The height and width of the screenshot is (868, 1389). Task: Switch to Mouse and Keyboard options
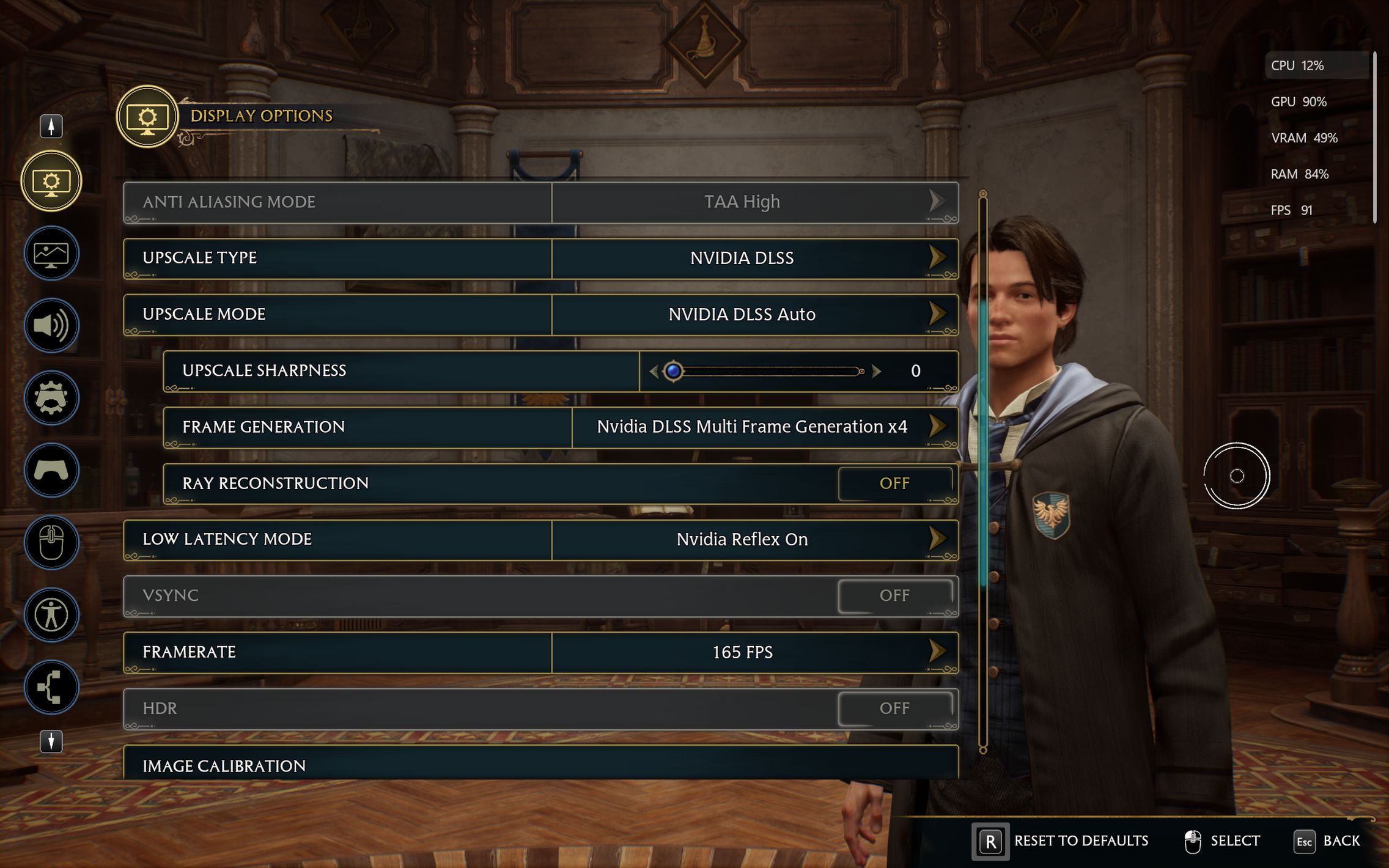pos(51,542)
